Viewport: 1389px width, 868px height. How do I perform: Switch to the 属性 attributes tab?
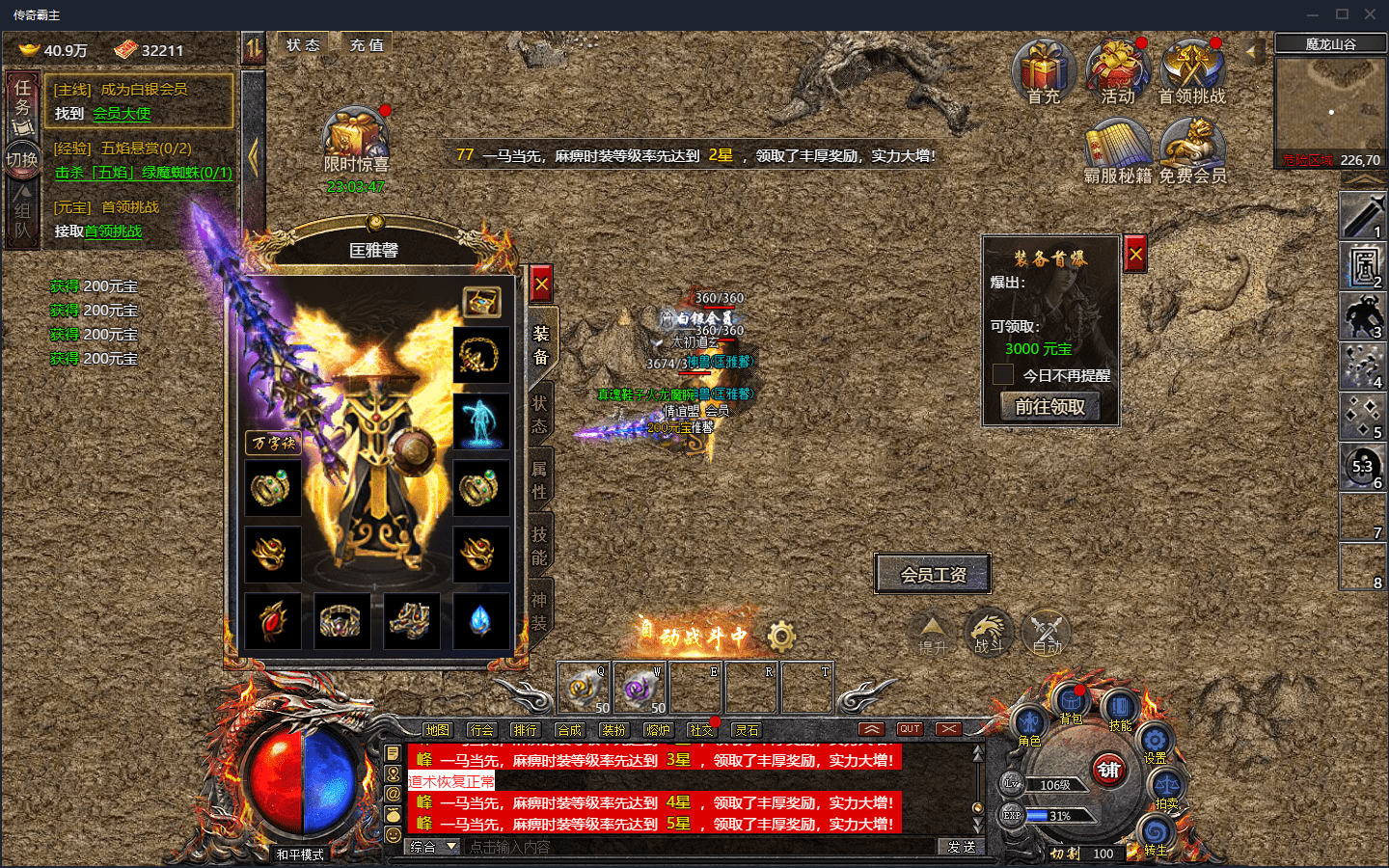tap(539, 480)
